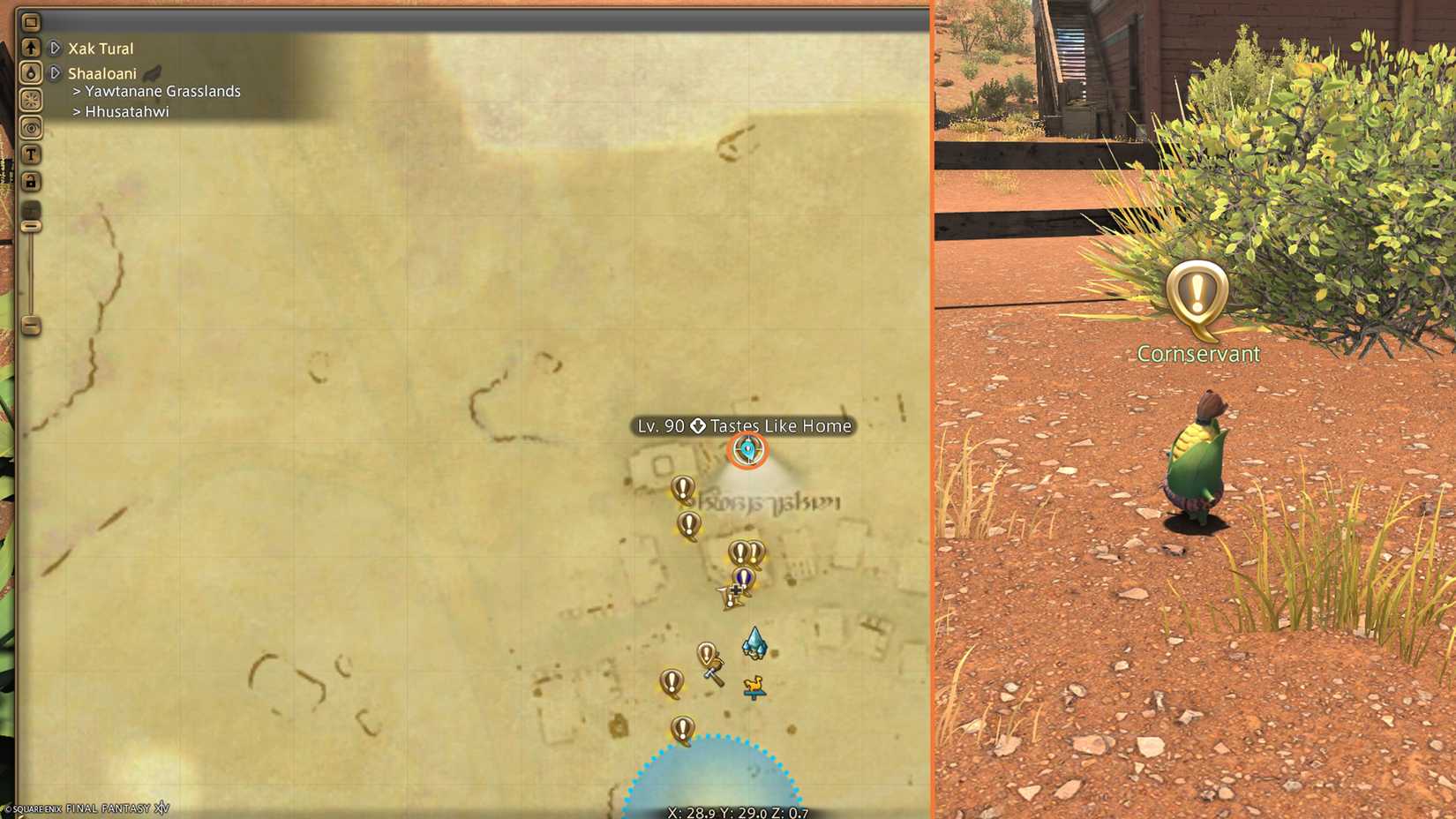
Task: Select the snowflake icon in the map toolbar
Action: [x=32, y=100]
